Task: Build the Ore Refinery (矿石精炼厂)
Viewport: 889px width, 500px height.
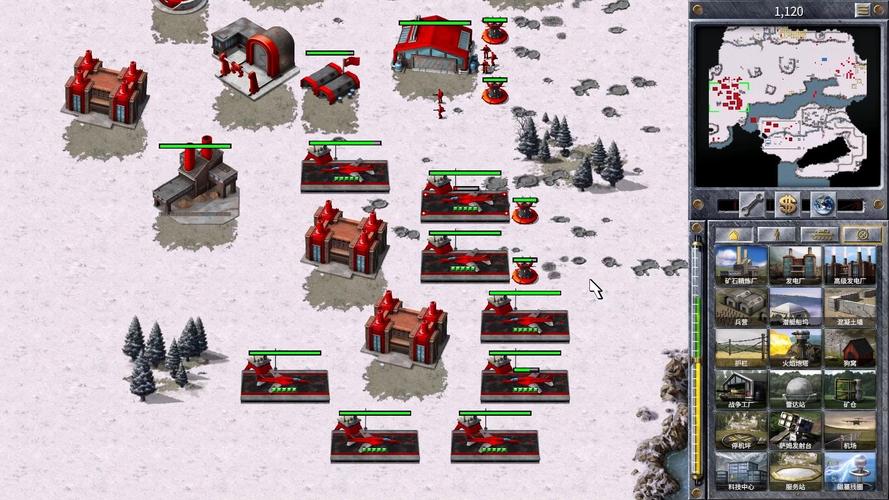Action: [x=741, y=266]
